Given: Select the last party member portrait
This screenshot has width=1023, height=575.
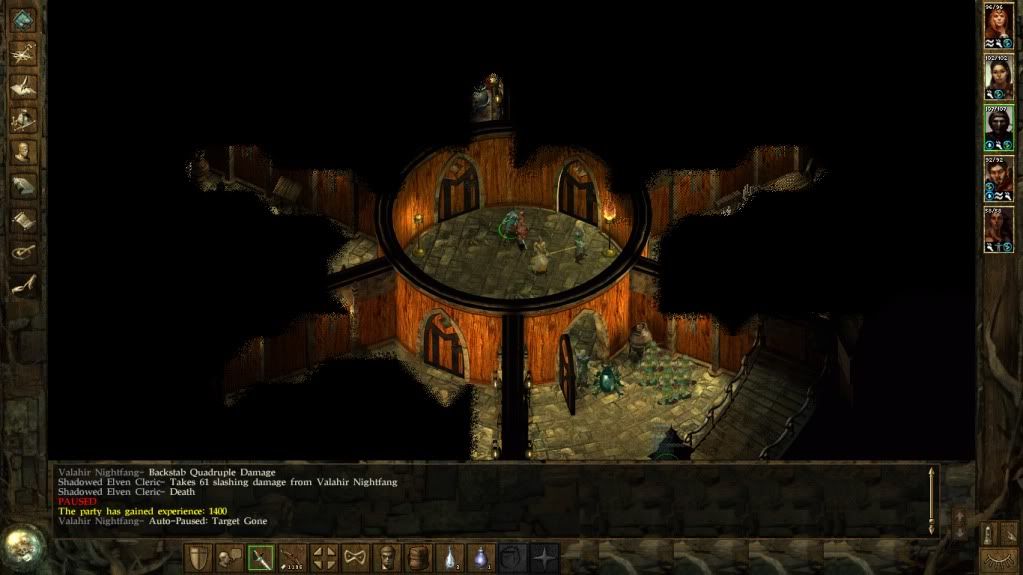Looking at the screenshot, I should coord(998,230).
